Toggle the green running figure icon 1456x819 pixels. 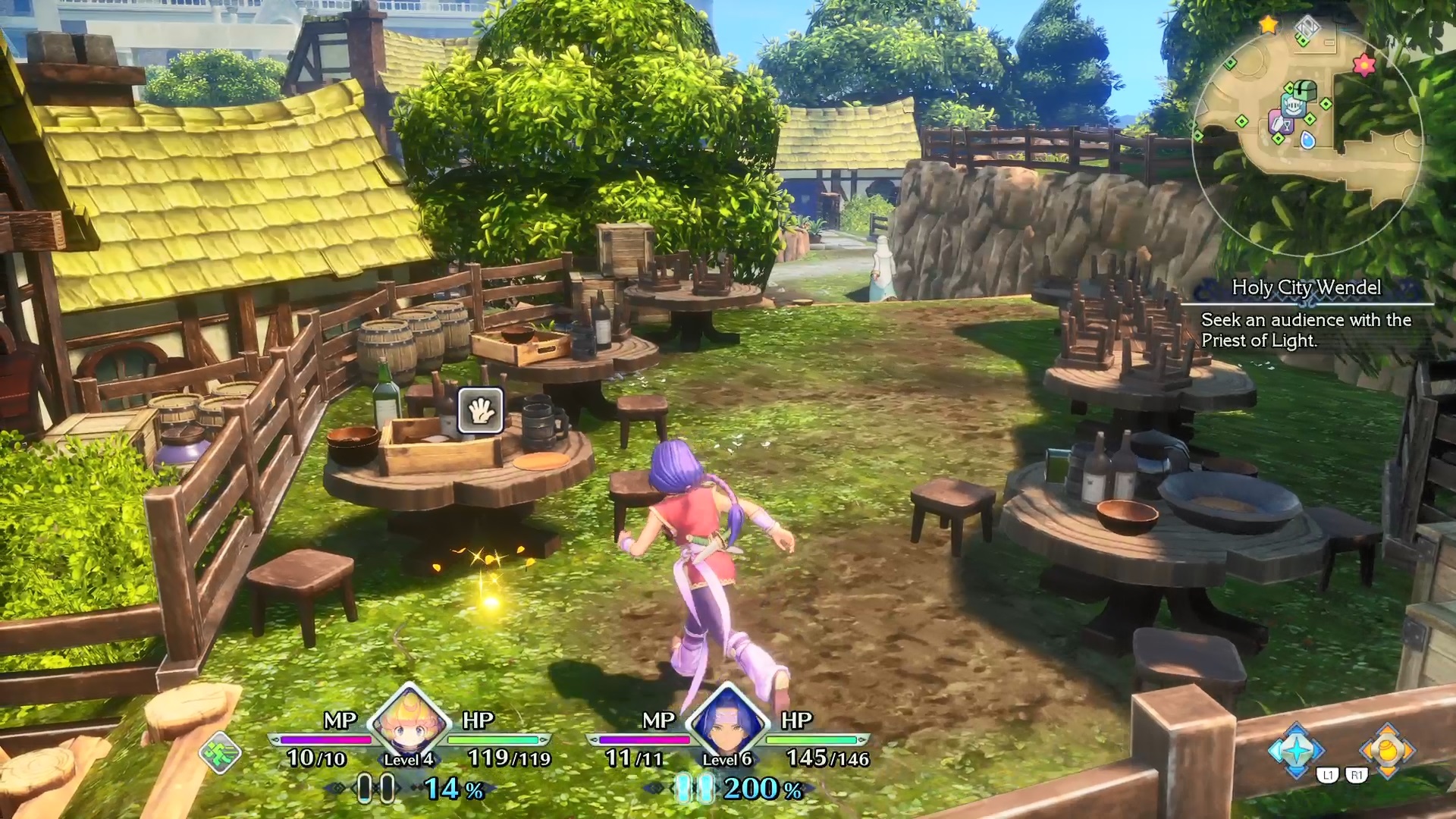(220, 753)
